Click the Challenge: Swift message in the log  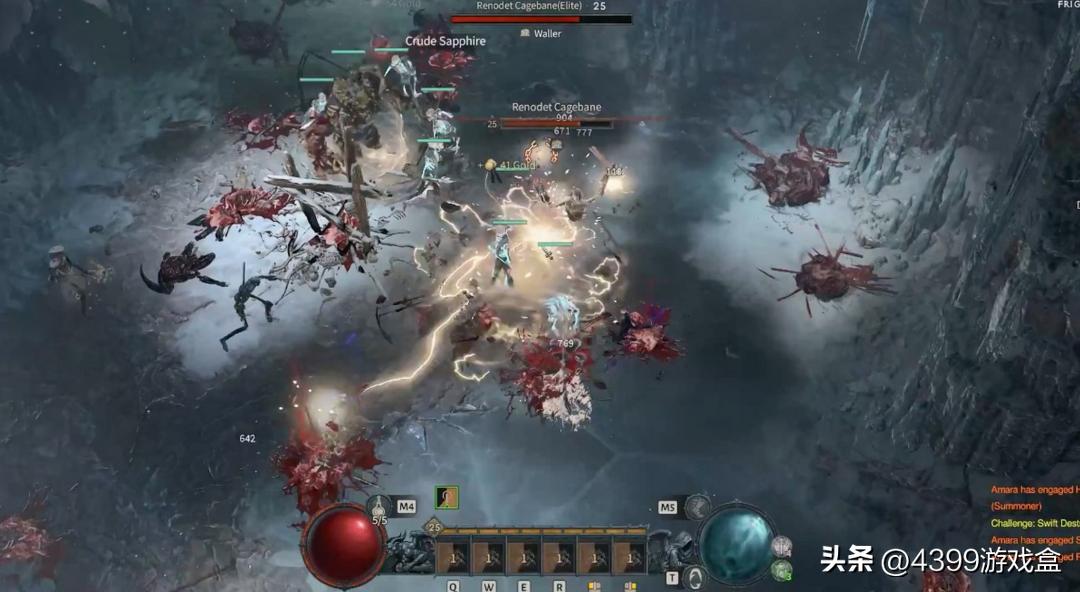click(1034, 523)
